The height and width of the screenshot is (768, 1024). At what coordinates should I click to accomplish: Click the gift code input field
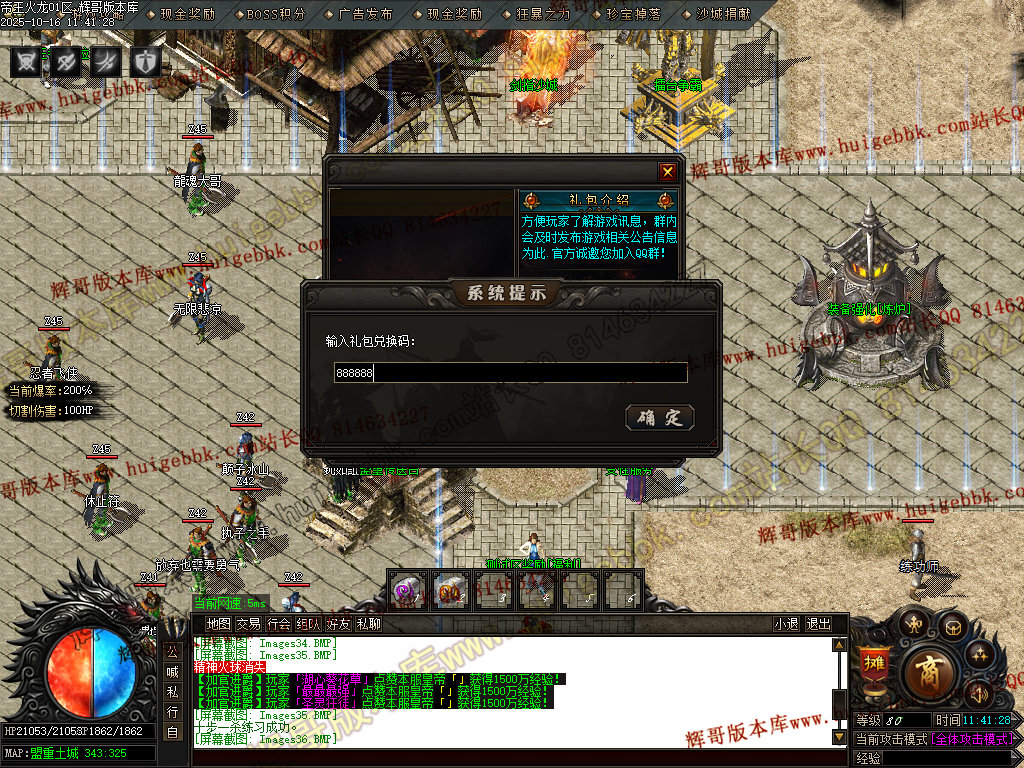pos(510,373)
